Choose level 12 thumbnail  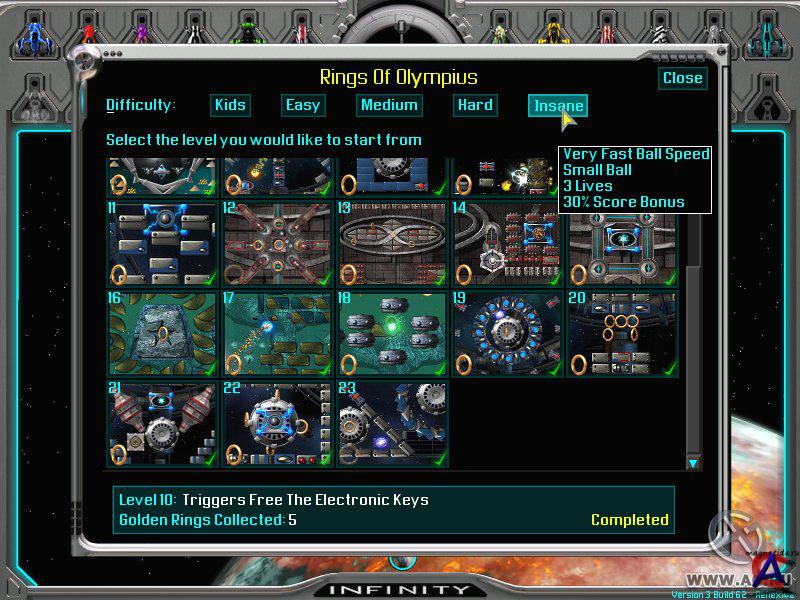coord(277,243)
